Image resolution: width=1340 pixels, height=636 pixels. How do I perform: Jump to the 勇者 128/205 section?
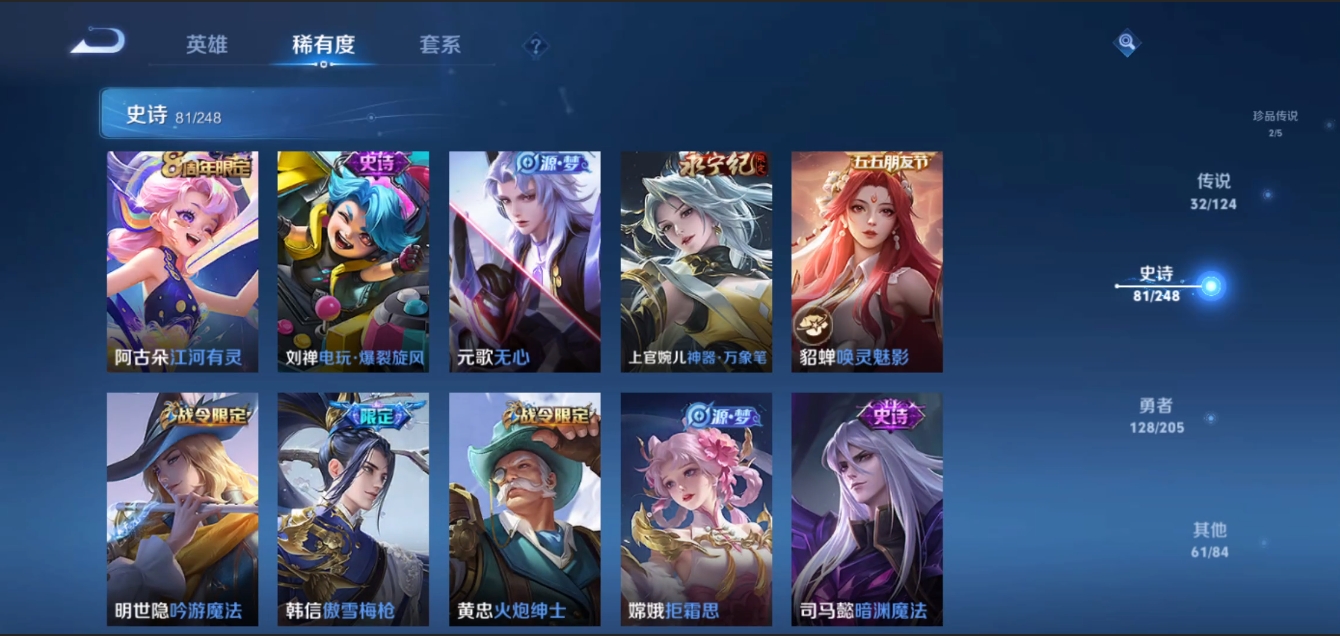[1156, 415]
